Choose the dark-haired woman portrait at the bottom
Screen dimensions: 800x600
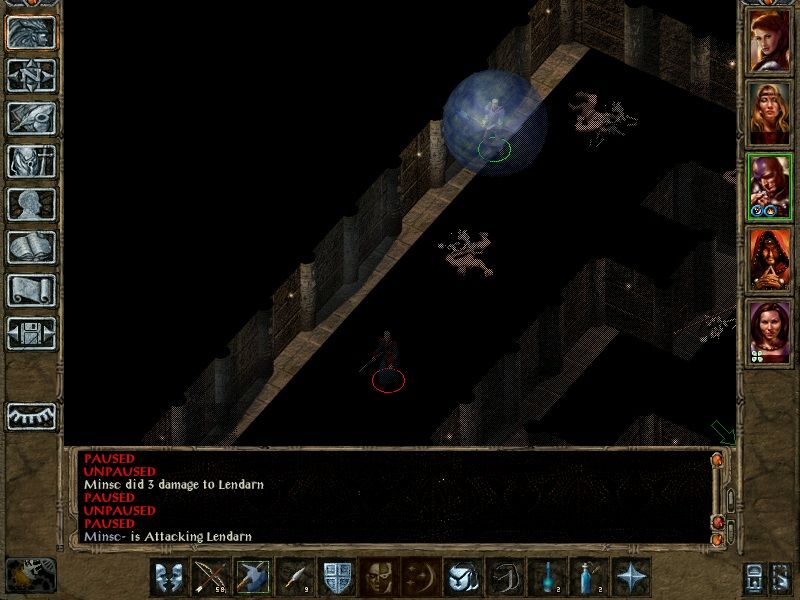[x=769, y=332]
